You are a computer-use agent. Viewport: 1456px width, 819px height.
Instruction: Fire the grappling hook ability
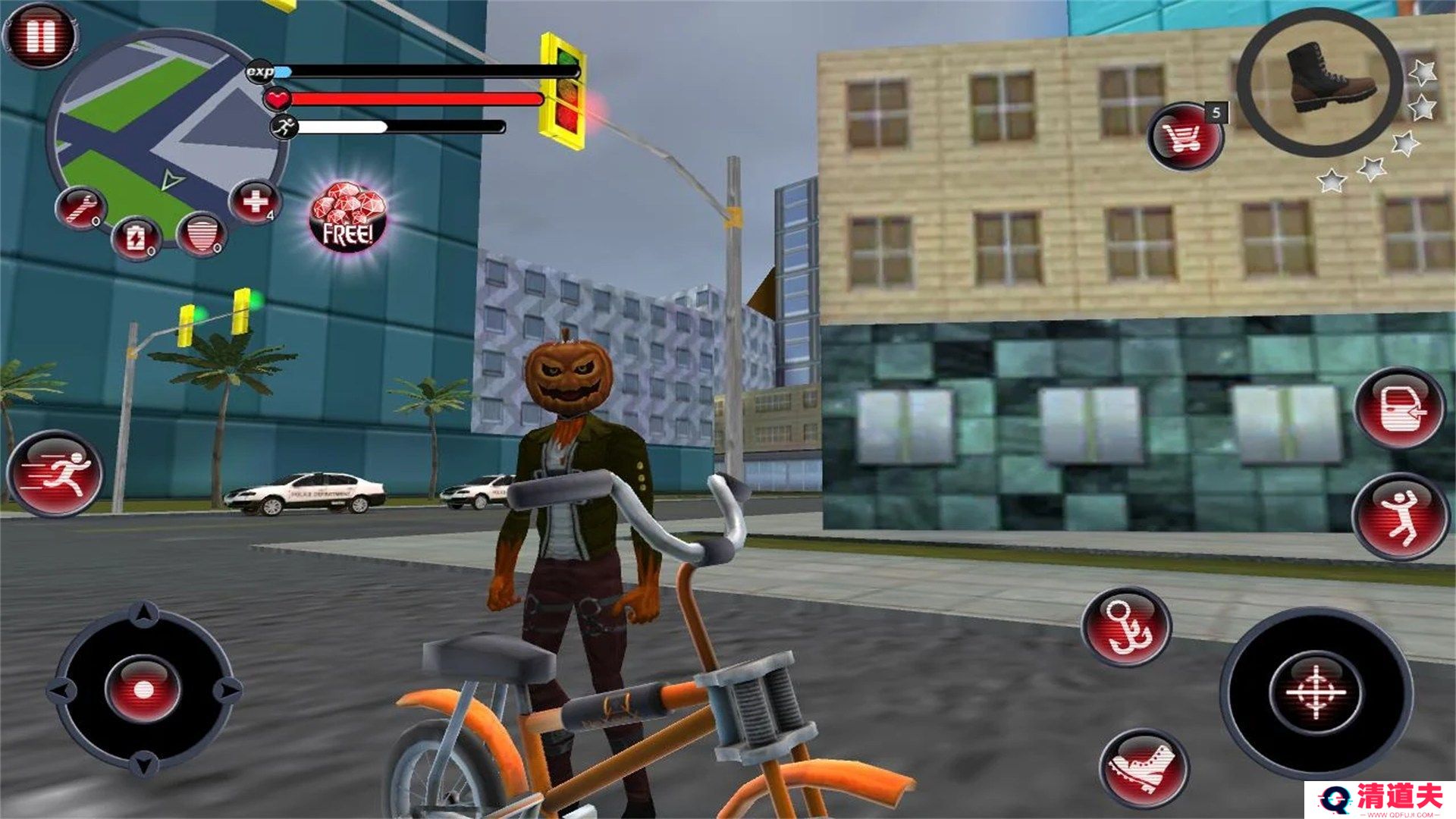coord(1127,626)
